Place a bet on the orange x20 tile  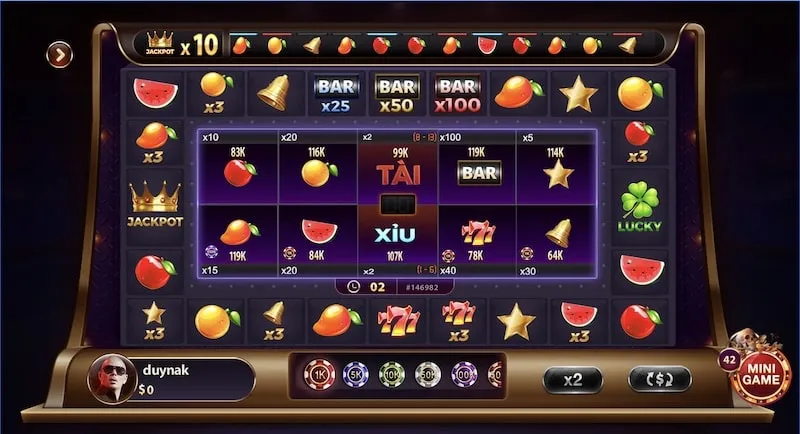(317, 166)
